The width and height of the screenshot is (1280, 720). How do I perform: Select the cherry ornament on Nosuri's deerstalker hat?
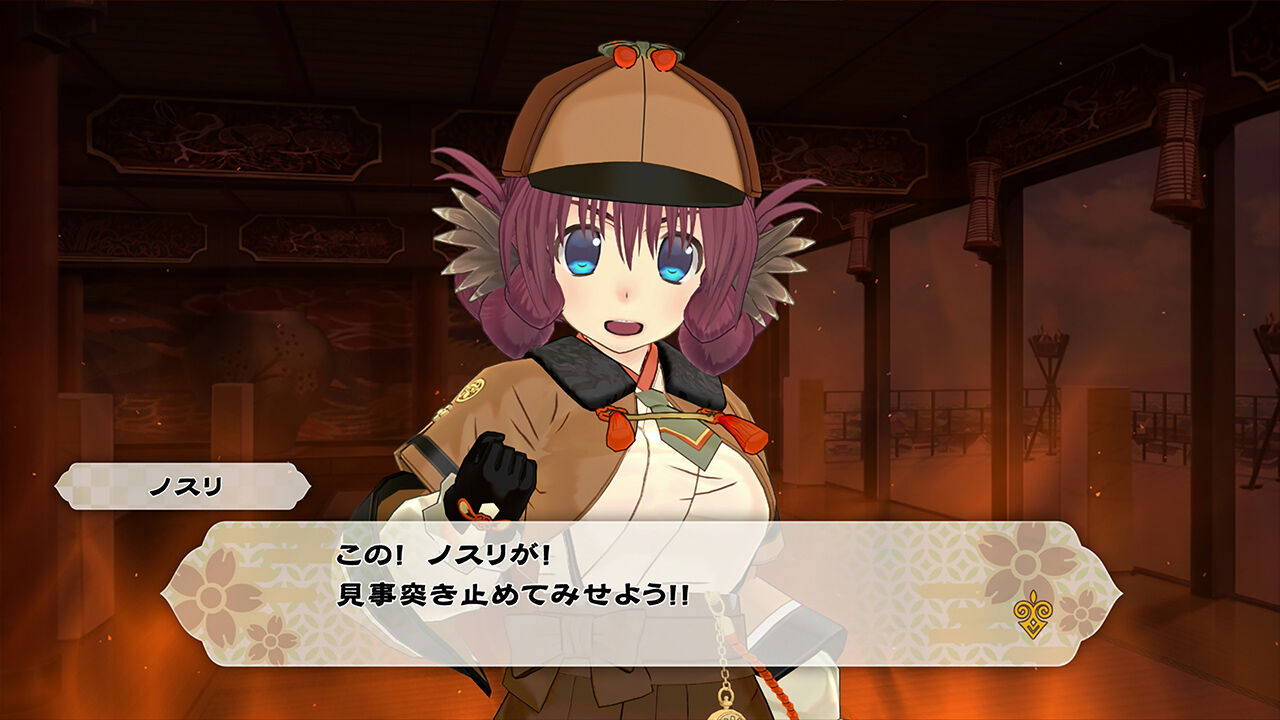645,55
